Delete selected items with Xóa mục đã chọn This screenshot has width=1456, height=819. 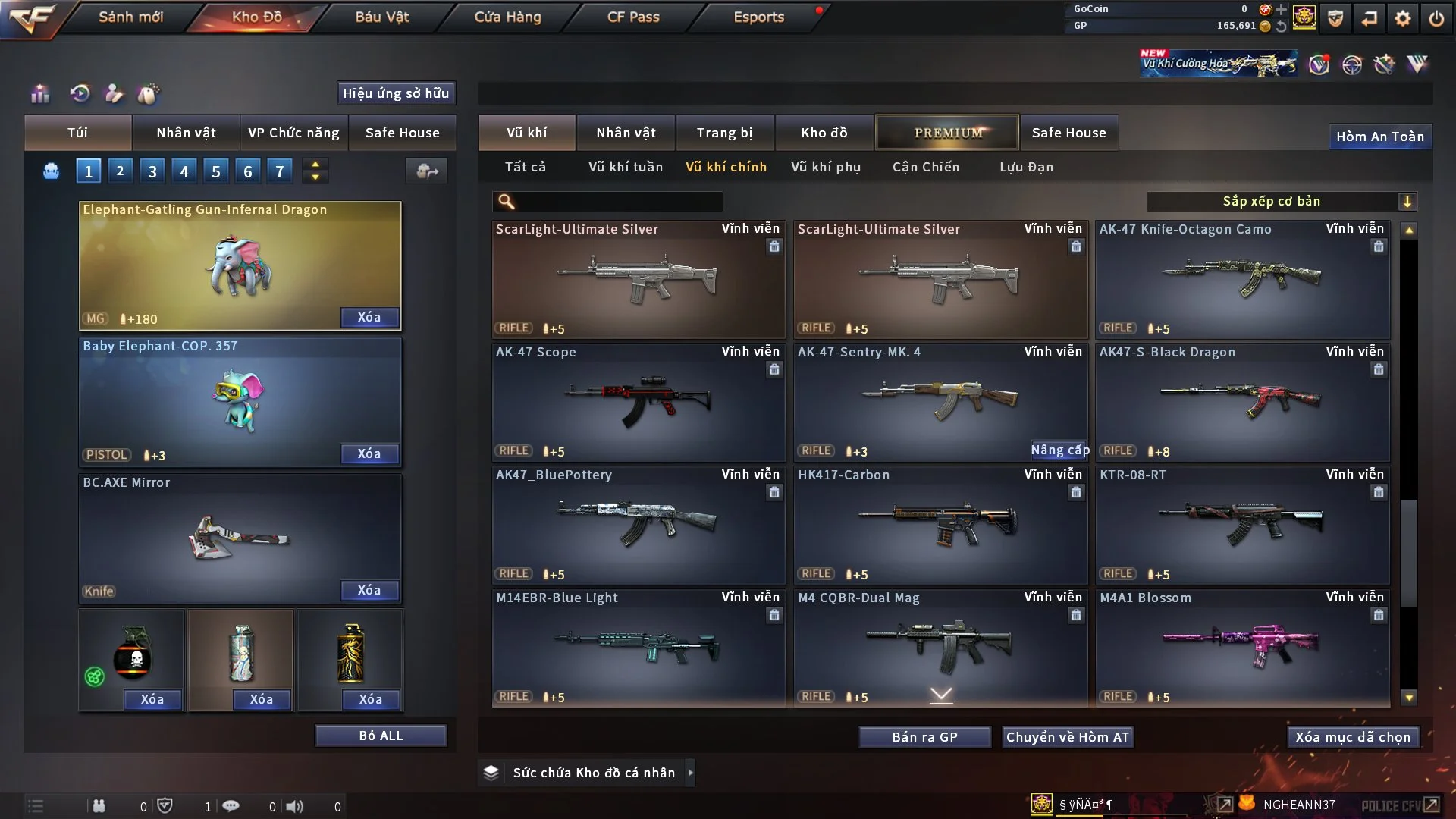click(x=1353, y=737)
